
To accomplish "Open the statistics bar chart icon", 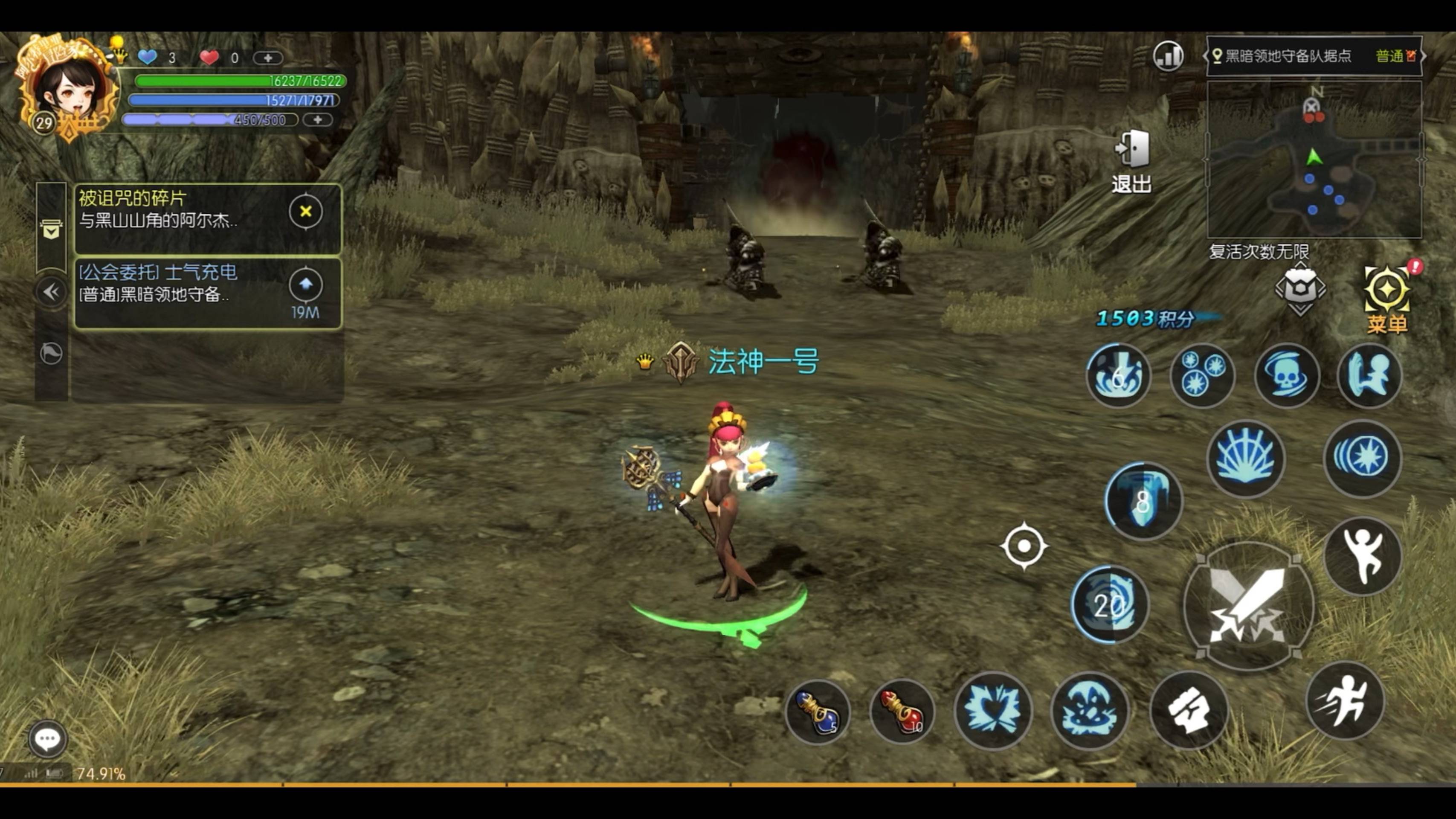I will click(1168, 56).
